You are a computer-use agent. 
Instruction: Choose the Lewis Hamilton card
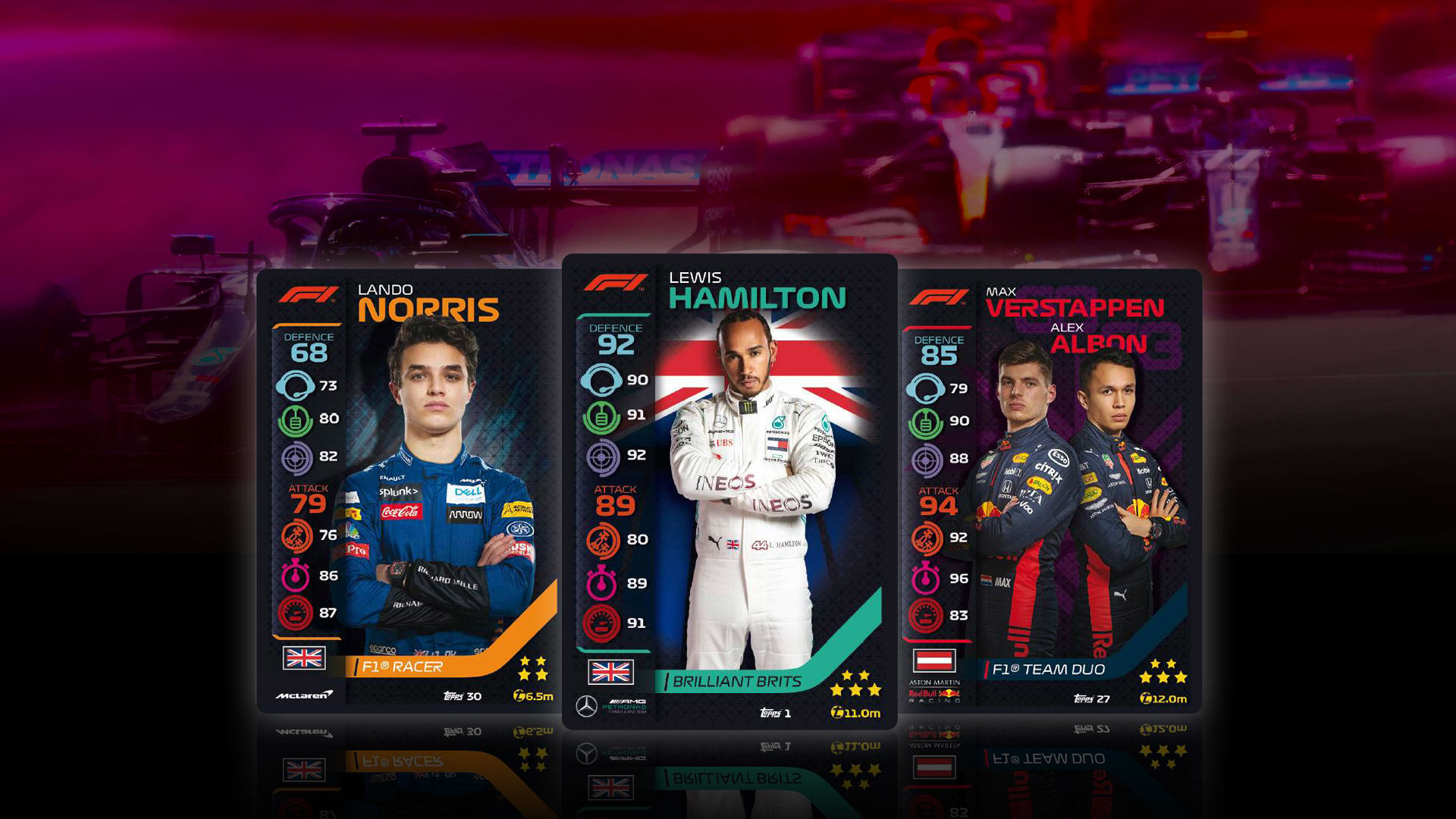pos(730,491)
